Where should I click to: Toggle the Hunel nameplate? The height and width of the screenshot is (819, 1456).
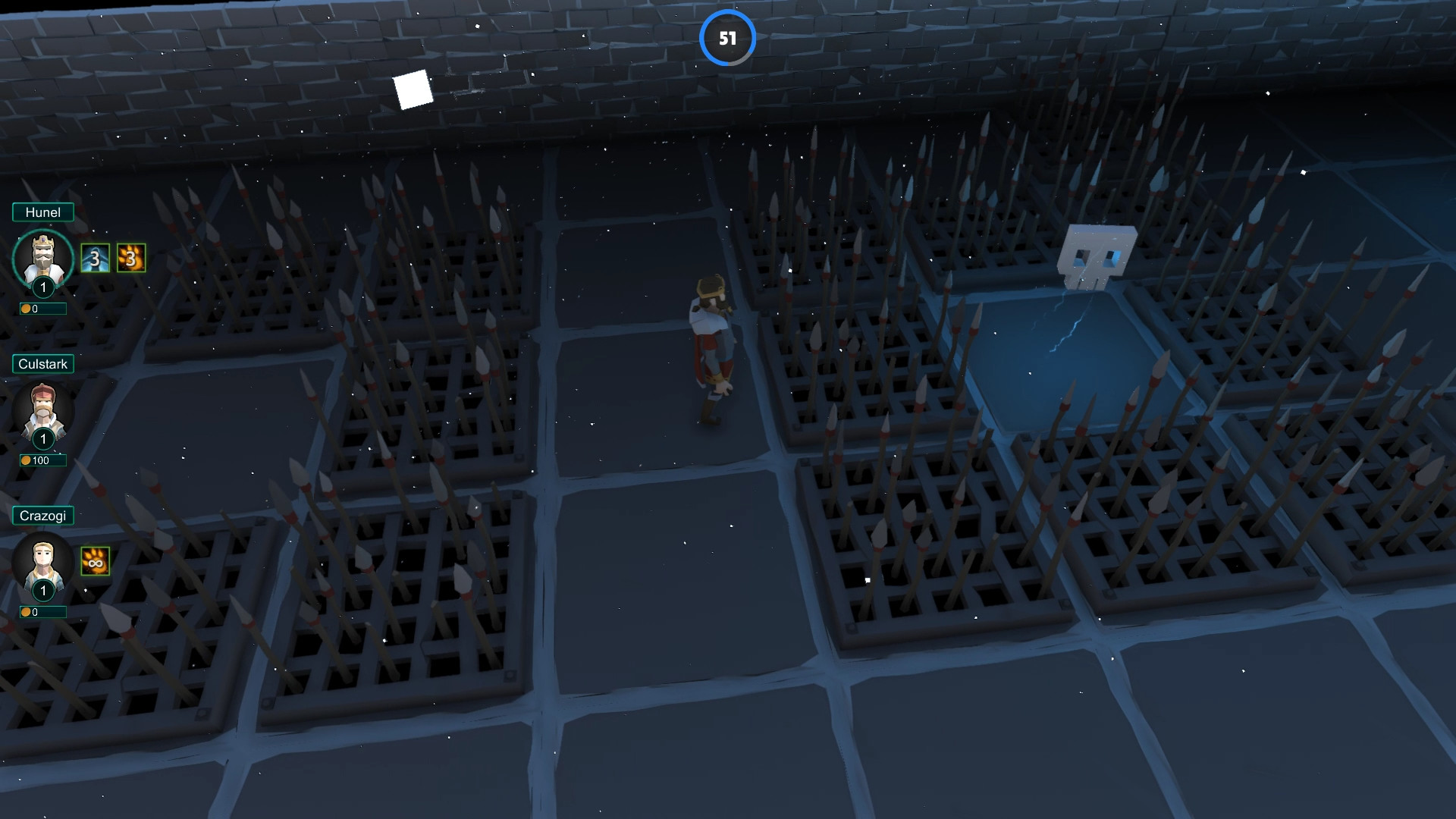click(43, 212)
